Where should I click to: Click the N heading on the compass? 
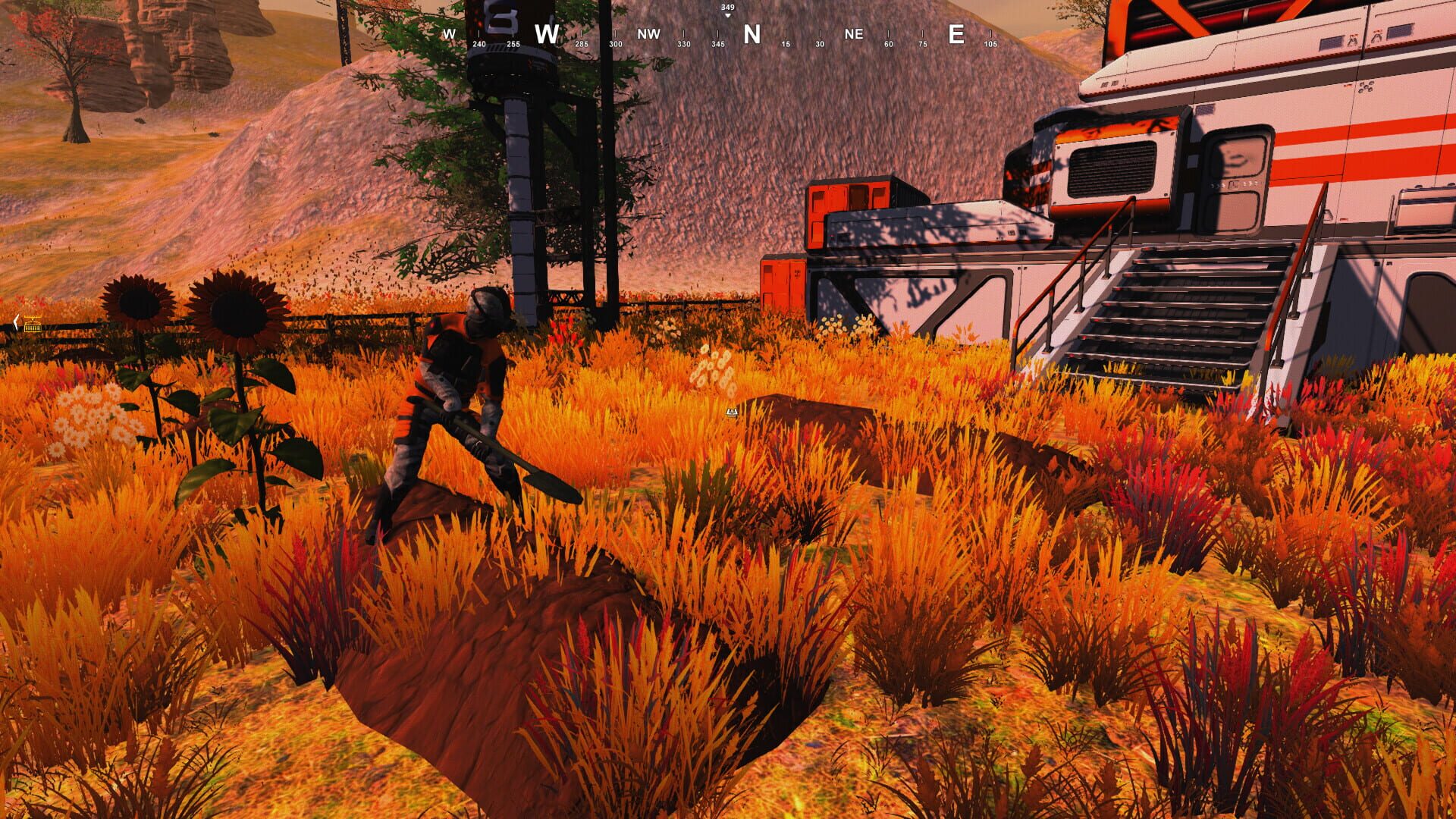(750, 34)
